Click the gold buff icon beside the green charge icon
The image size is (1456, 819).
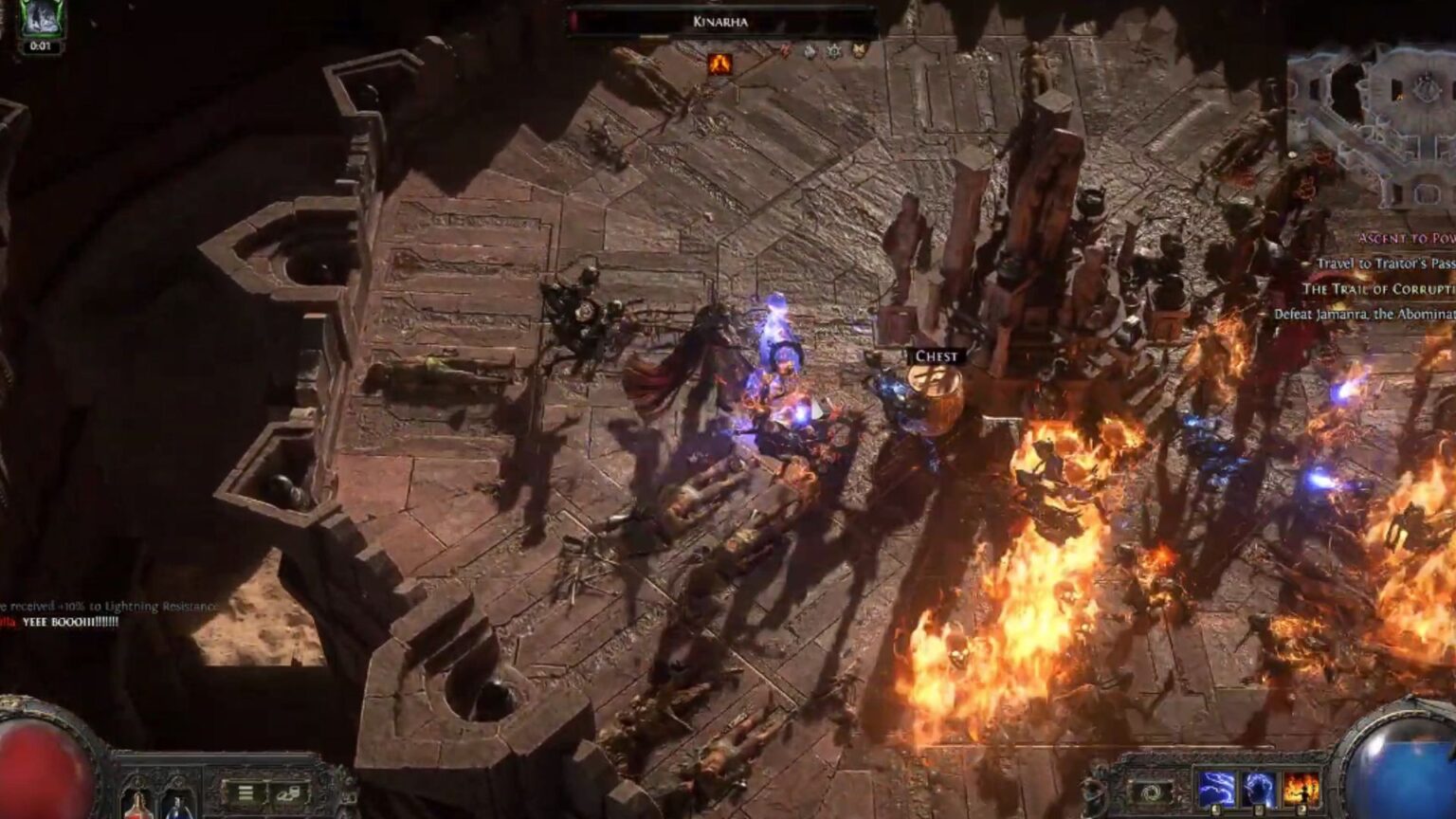point(860,50)
